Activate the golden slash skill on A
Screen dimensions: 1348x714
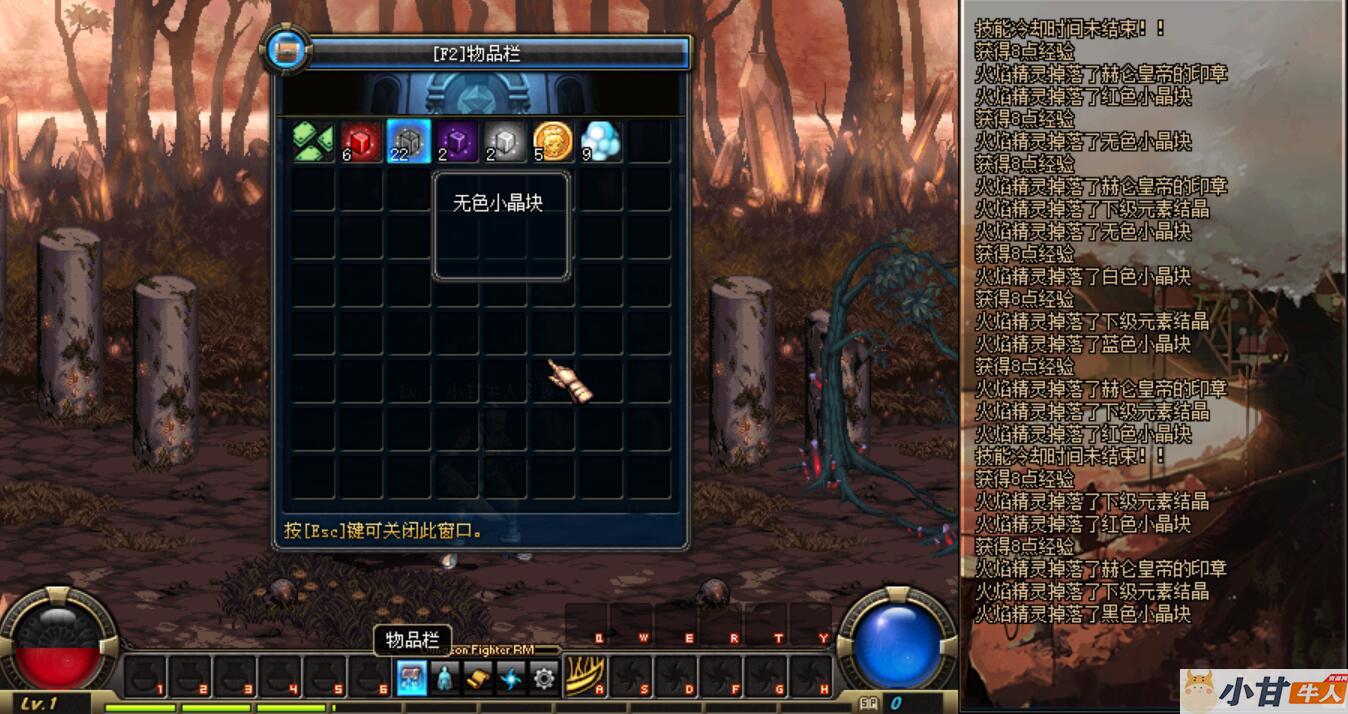click(x=586, y=677)
